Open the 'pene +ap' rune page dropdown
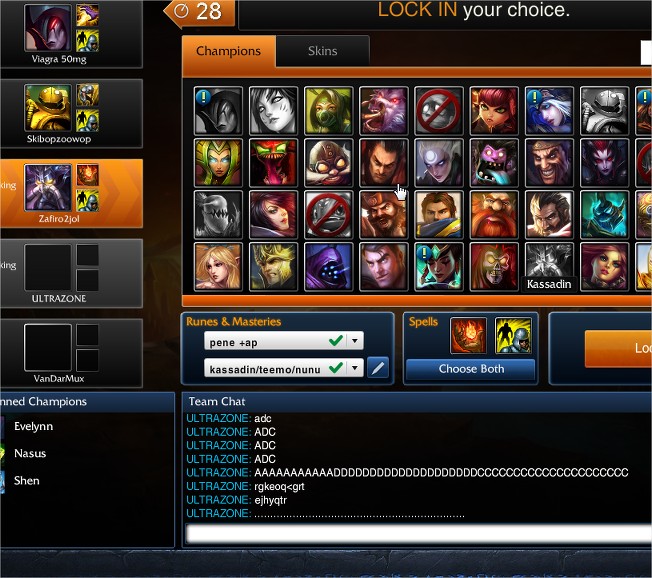652x578 pixels. click(355, 342)
